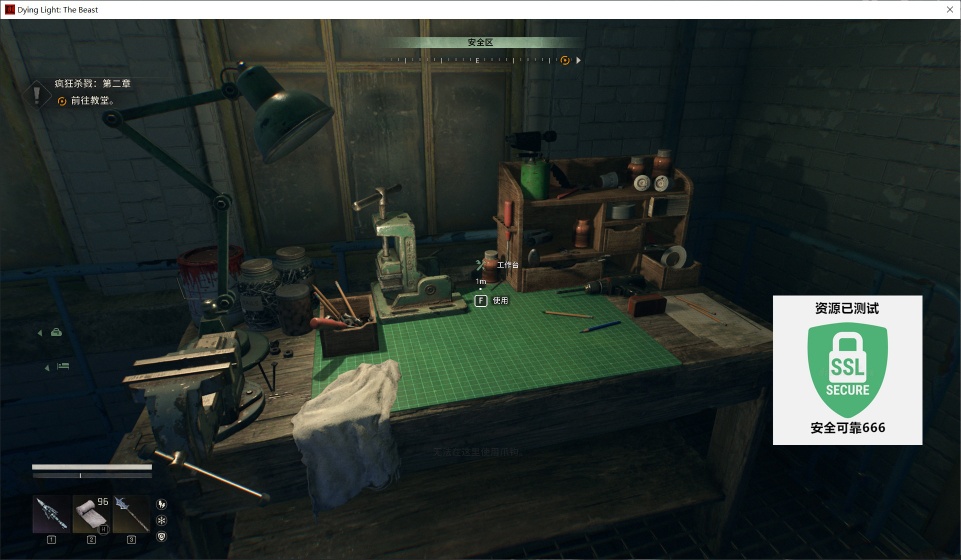The height and width of the screenshot is (560, 961).
Task: Select the halberd weapon in slot 3
Action: click(x=130, y=514)
